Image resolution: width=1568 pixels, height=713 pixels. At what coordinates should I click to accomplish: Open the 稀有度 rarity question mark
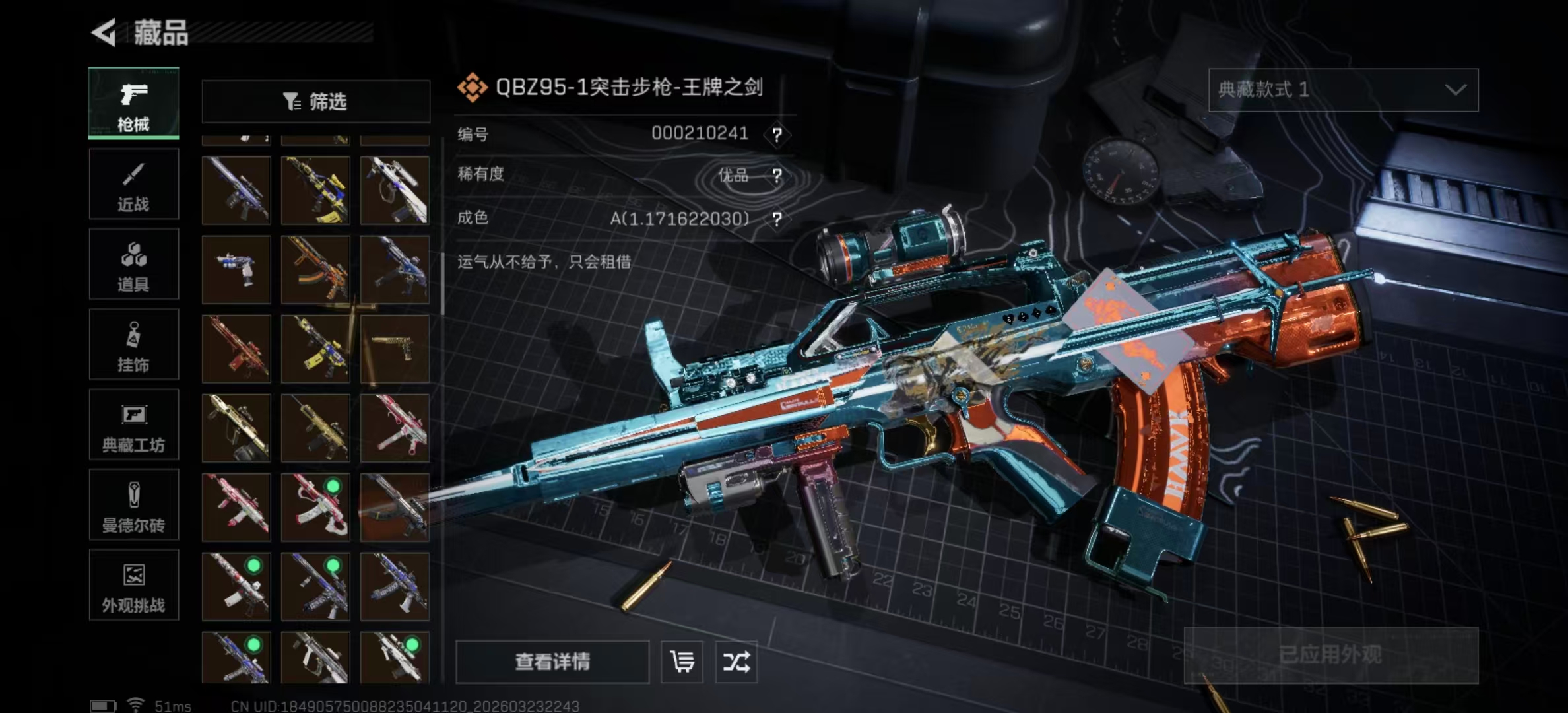pos(777,176)
